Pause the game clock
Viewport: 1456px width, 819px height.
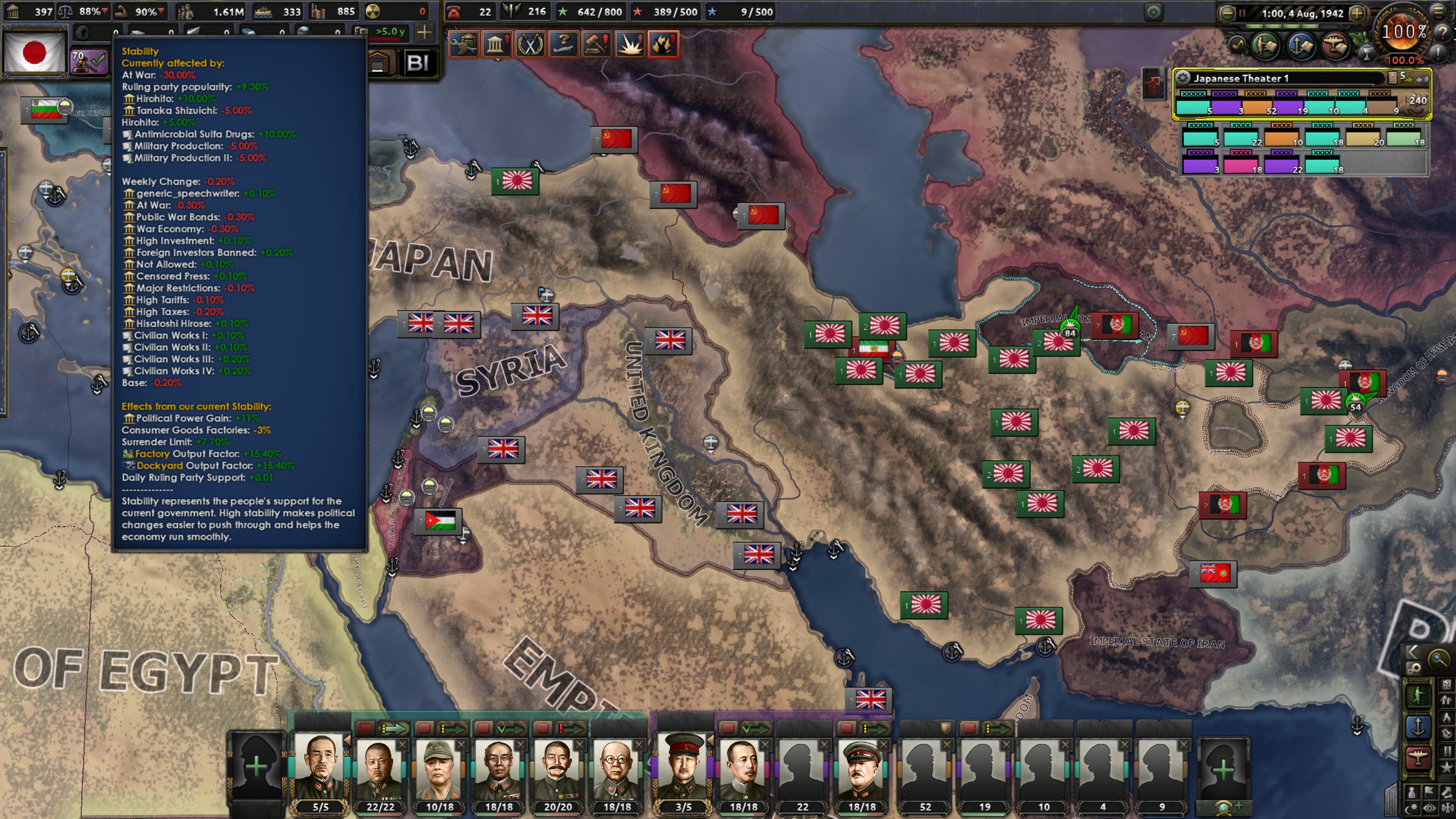1243,13
